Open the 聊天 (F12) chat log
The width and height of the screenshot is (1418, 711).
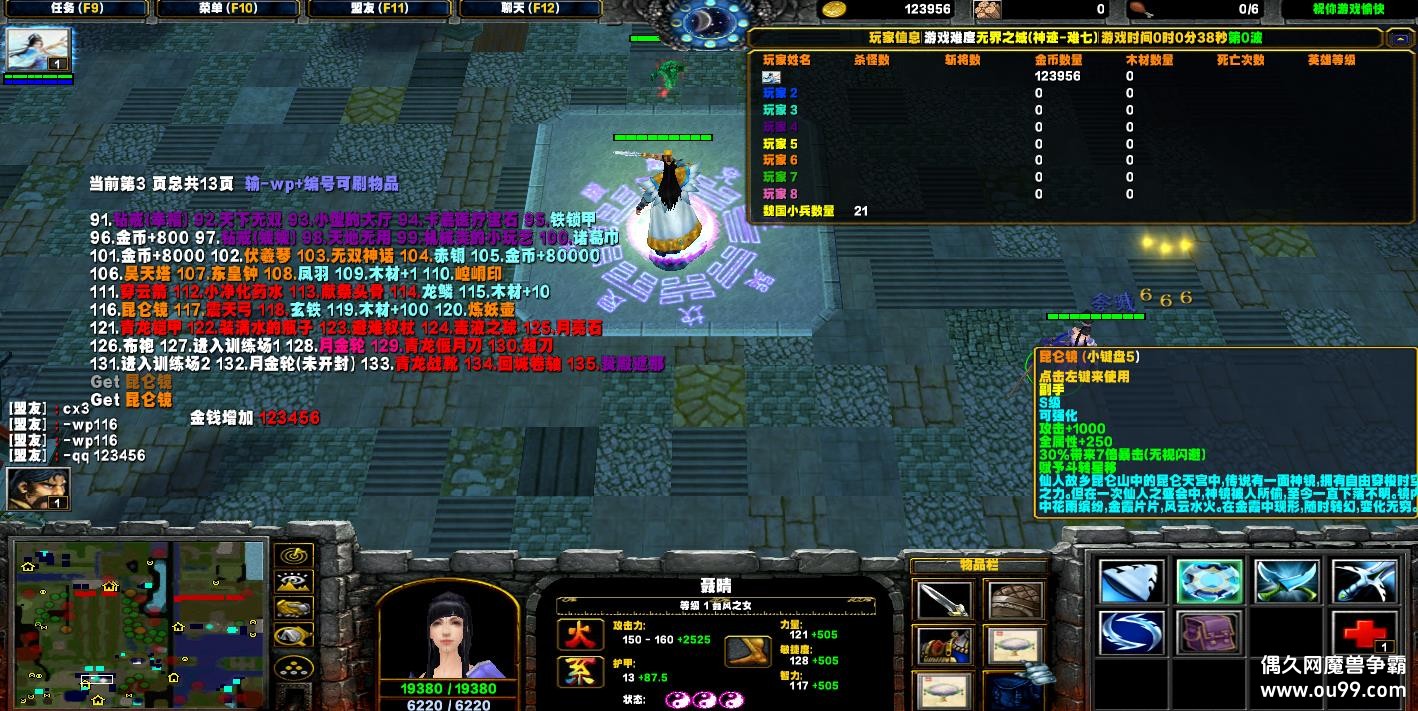531,9
